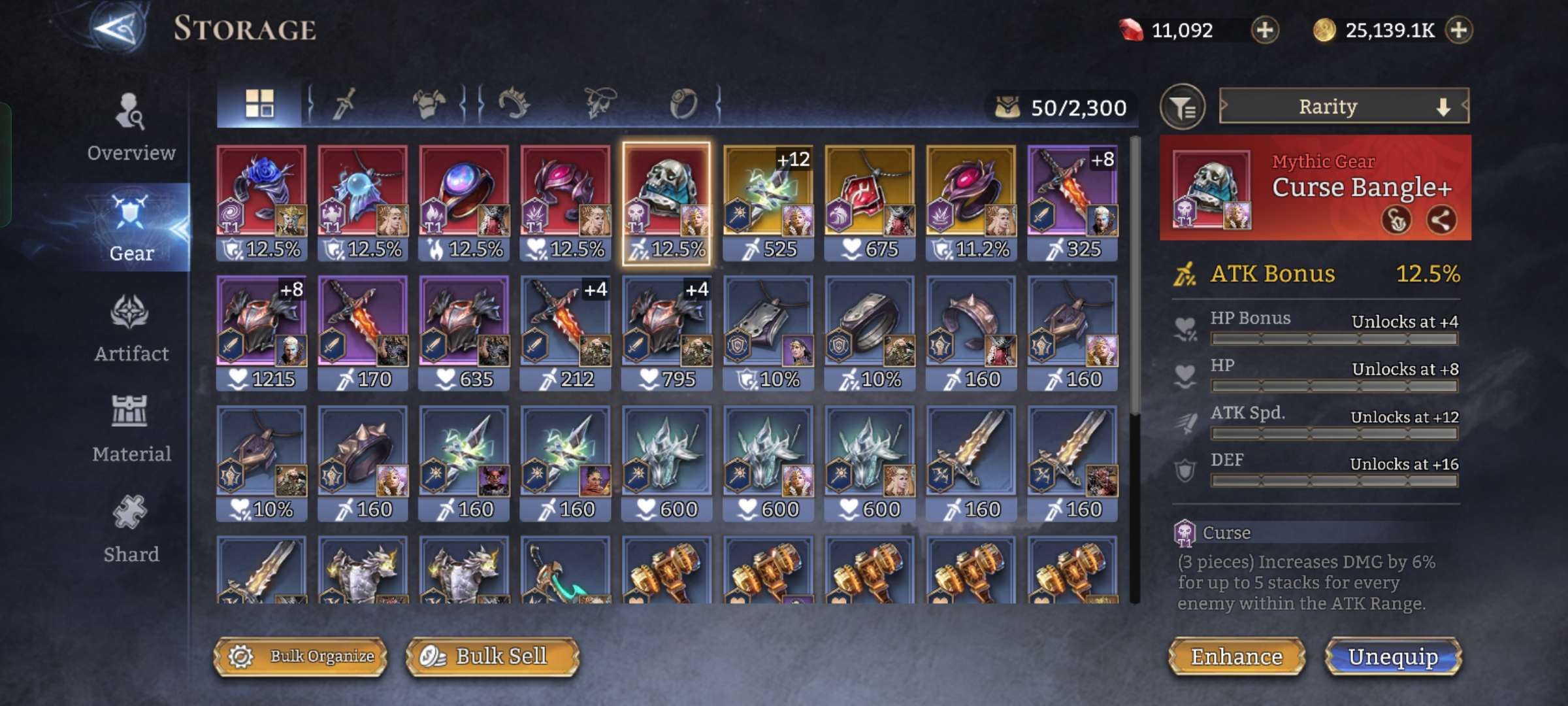Switch to the Artifact section
The height and width of the screenshot is (706, 1568).
[x=131, y=328]
